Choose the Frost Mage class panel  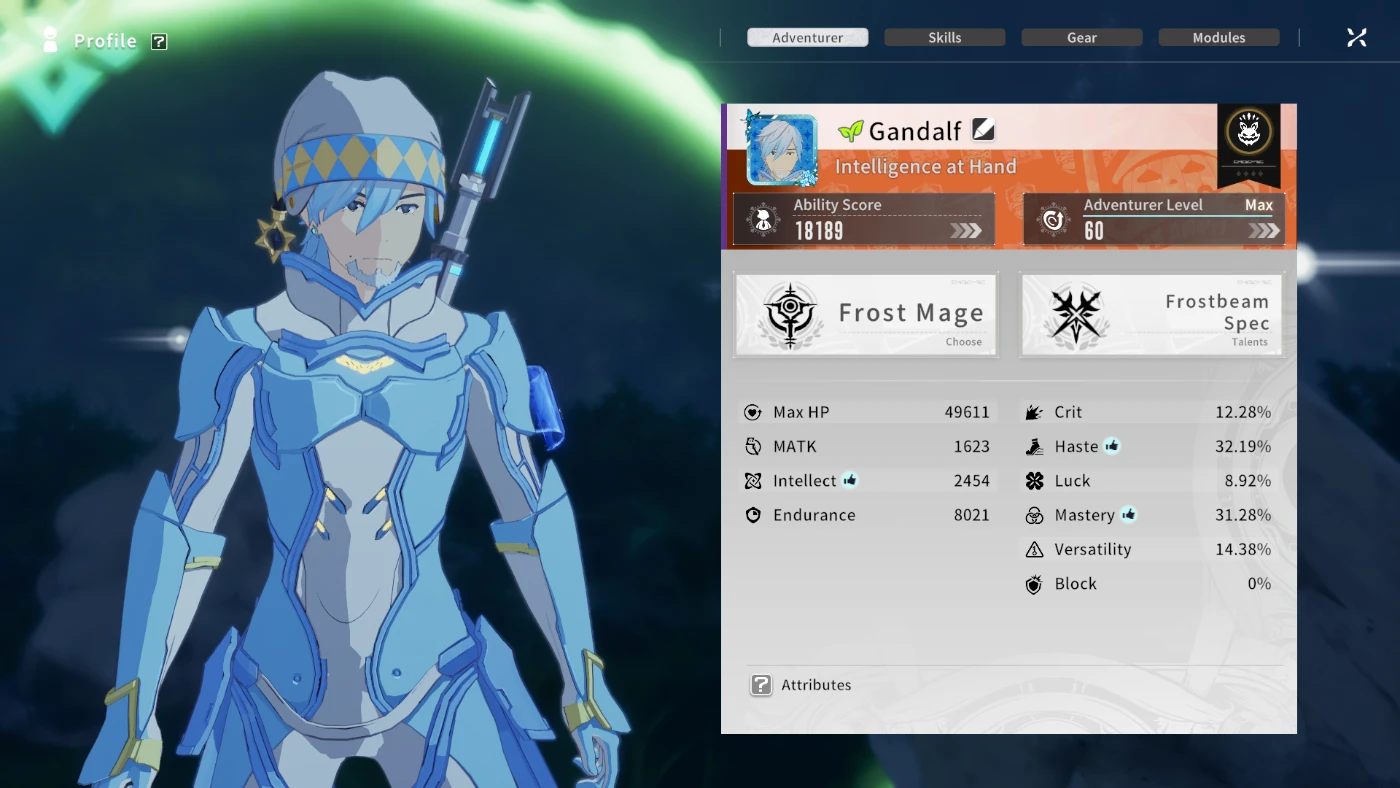point(866,315)
